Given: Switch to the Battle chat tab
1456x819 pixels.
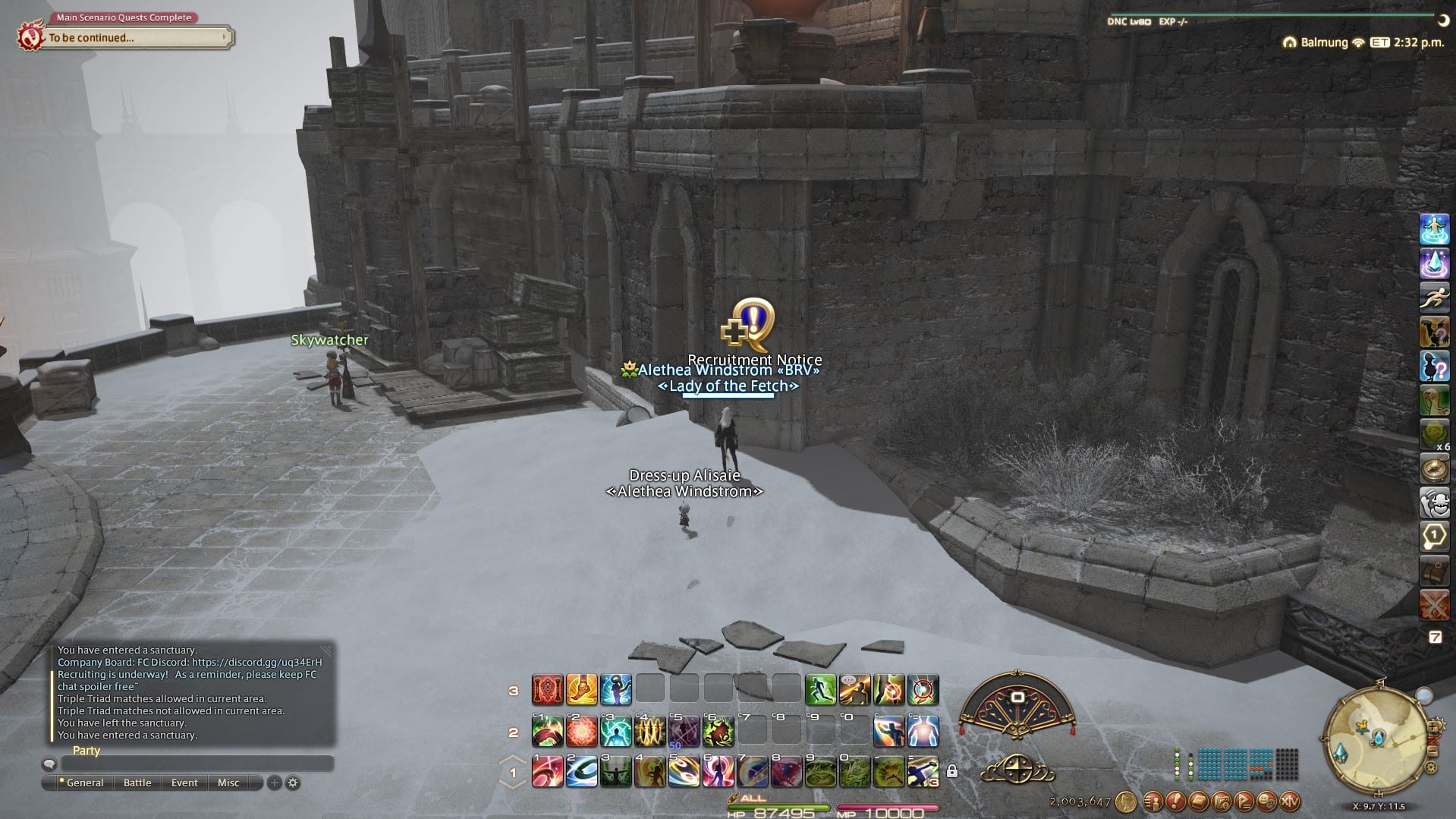Looking at the screenshot, I should click(x=137, y=782).
